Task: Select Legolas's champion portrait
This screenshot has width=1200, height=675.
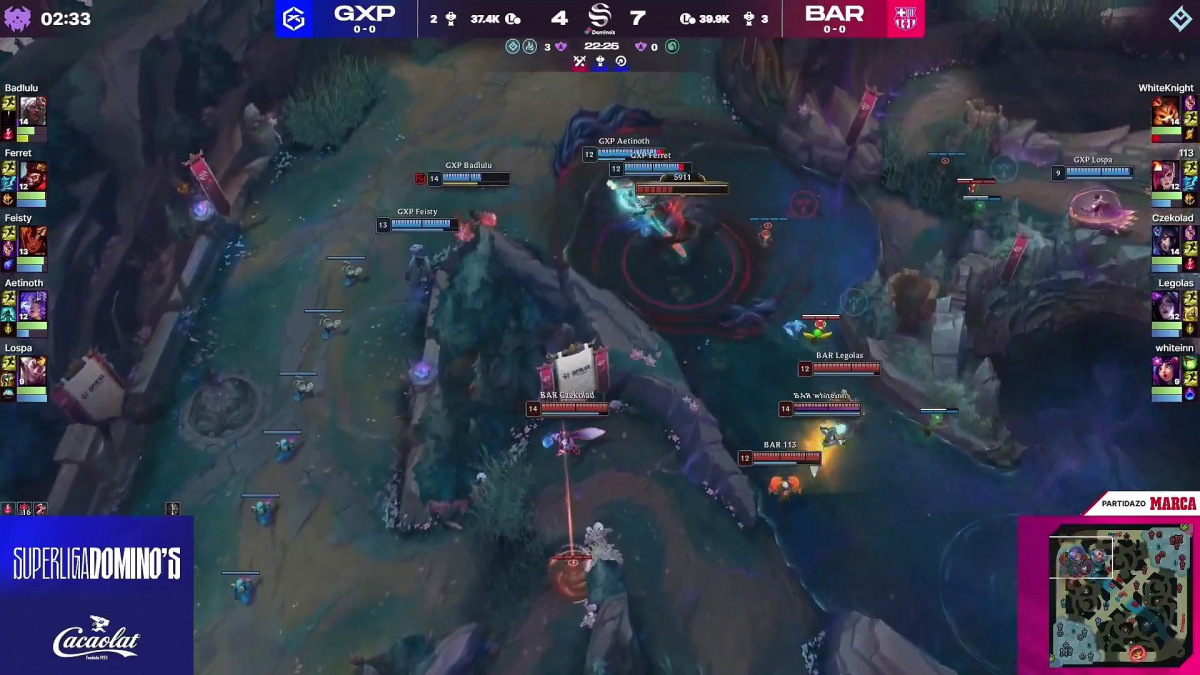Action: click(x=1166, y=305)
